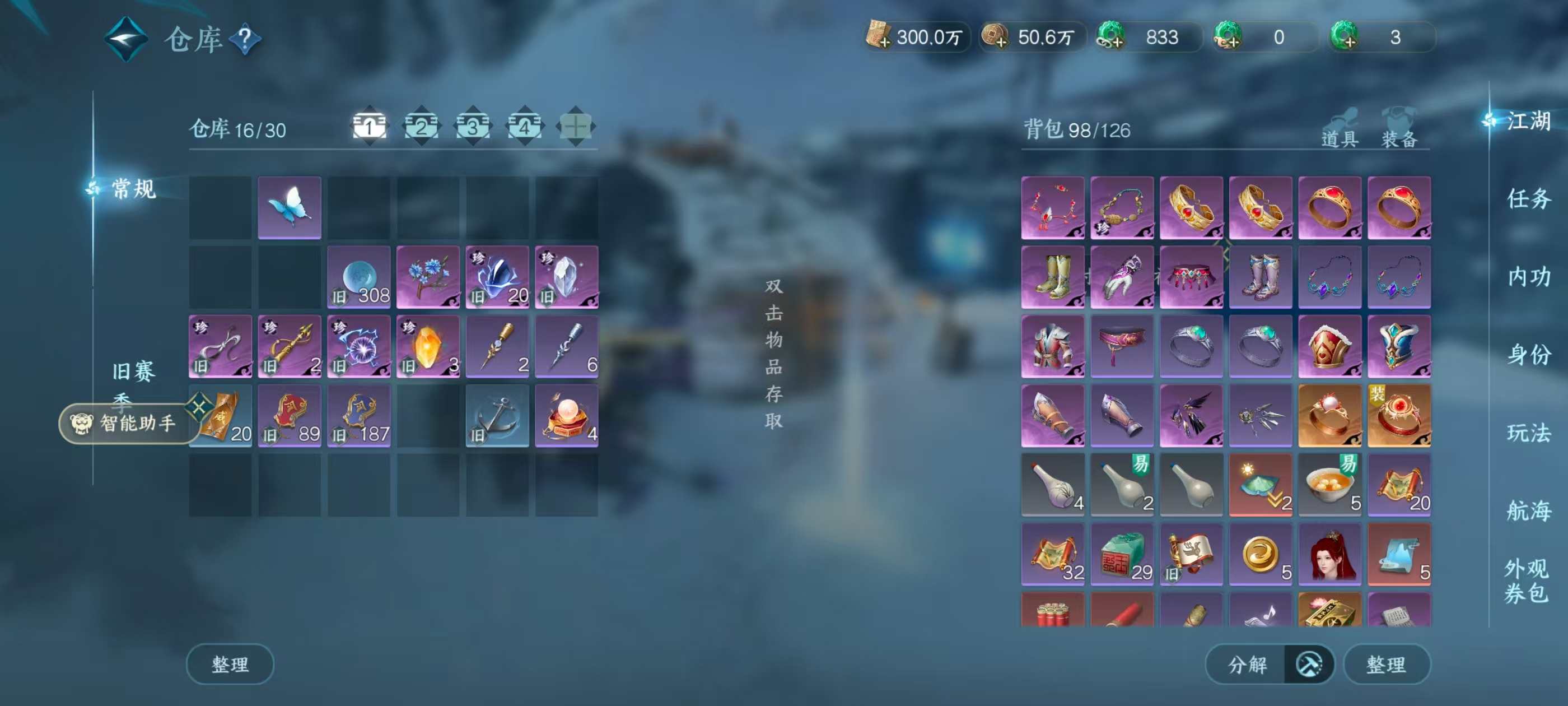Open the 任务 quest menu
The image size is (1568, 706).
[x=1528, y=198]
